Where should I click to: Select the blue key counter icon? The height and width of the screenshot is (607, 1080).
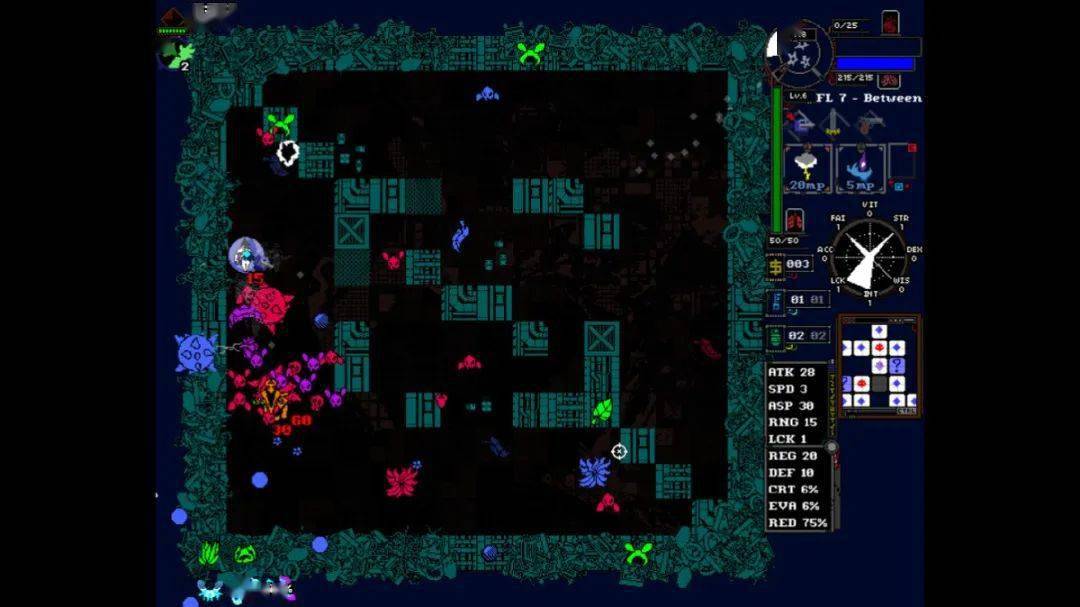776,299
